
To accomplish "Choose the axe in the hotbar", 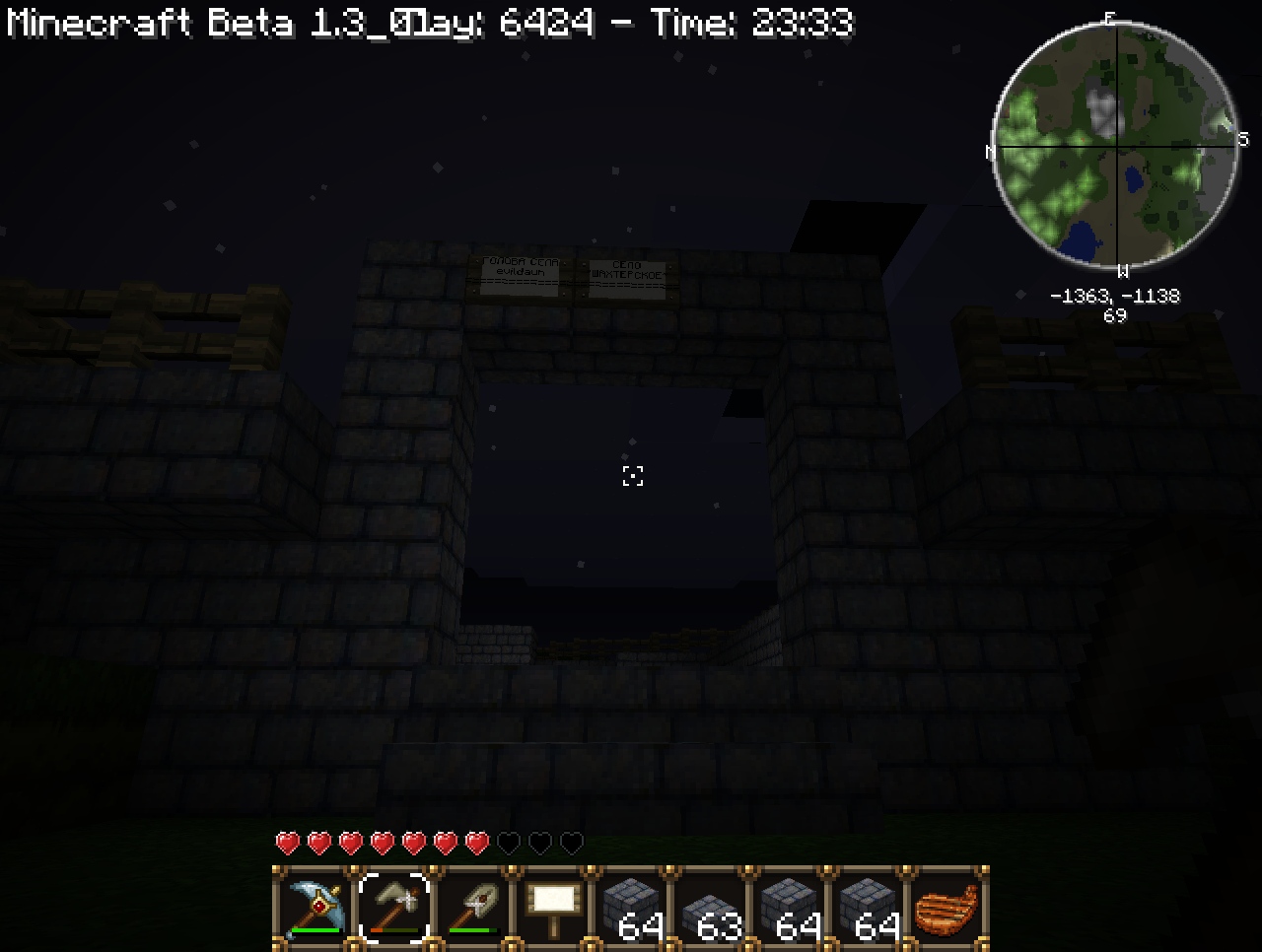I will (x=394, y=907).
